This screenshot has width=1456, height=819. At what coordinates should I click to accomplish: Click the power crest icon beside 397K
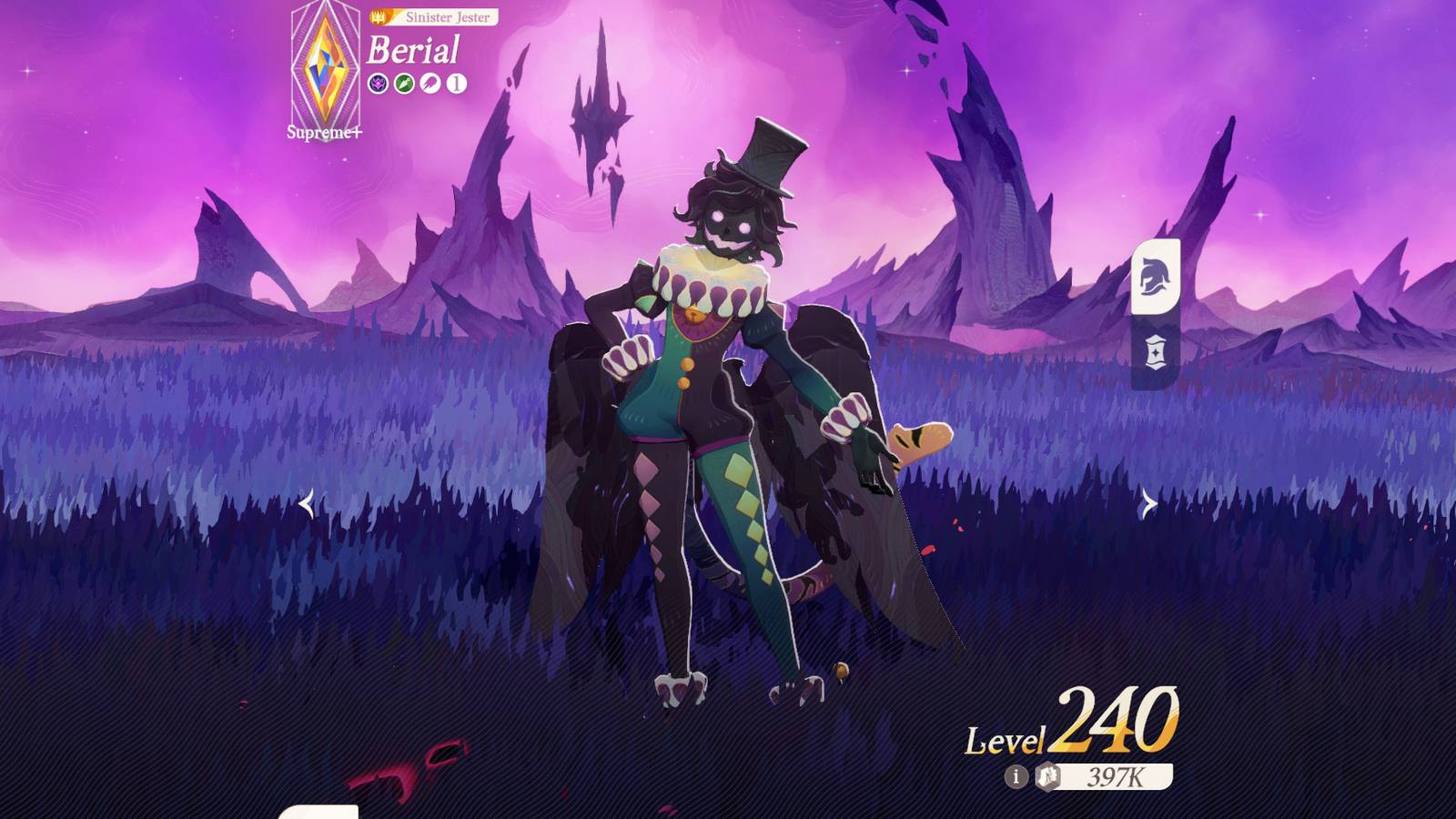click(x=1046, y=777)
